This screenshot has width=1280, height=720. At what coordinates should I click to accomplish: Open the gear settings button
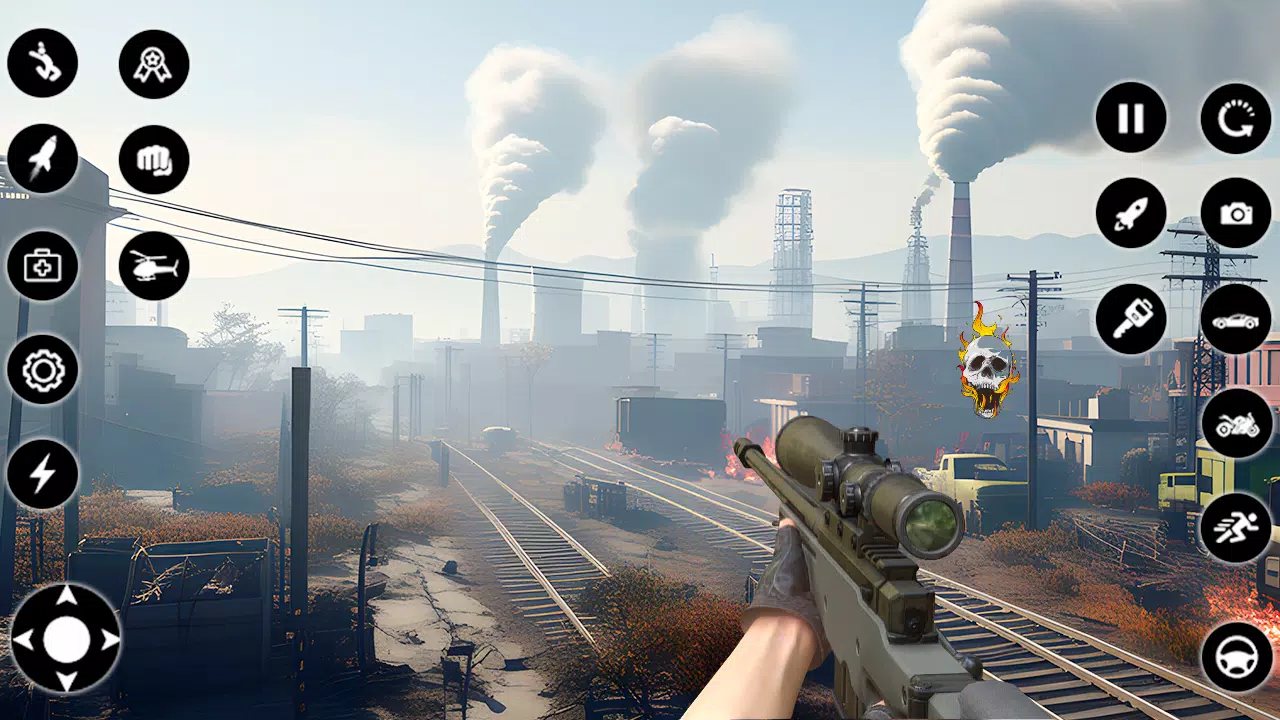(43, 370)
